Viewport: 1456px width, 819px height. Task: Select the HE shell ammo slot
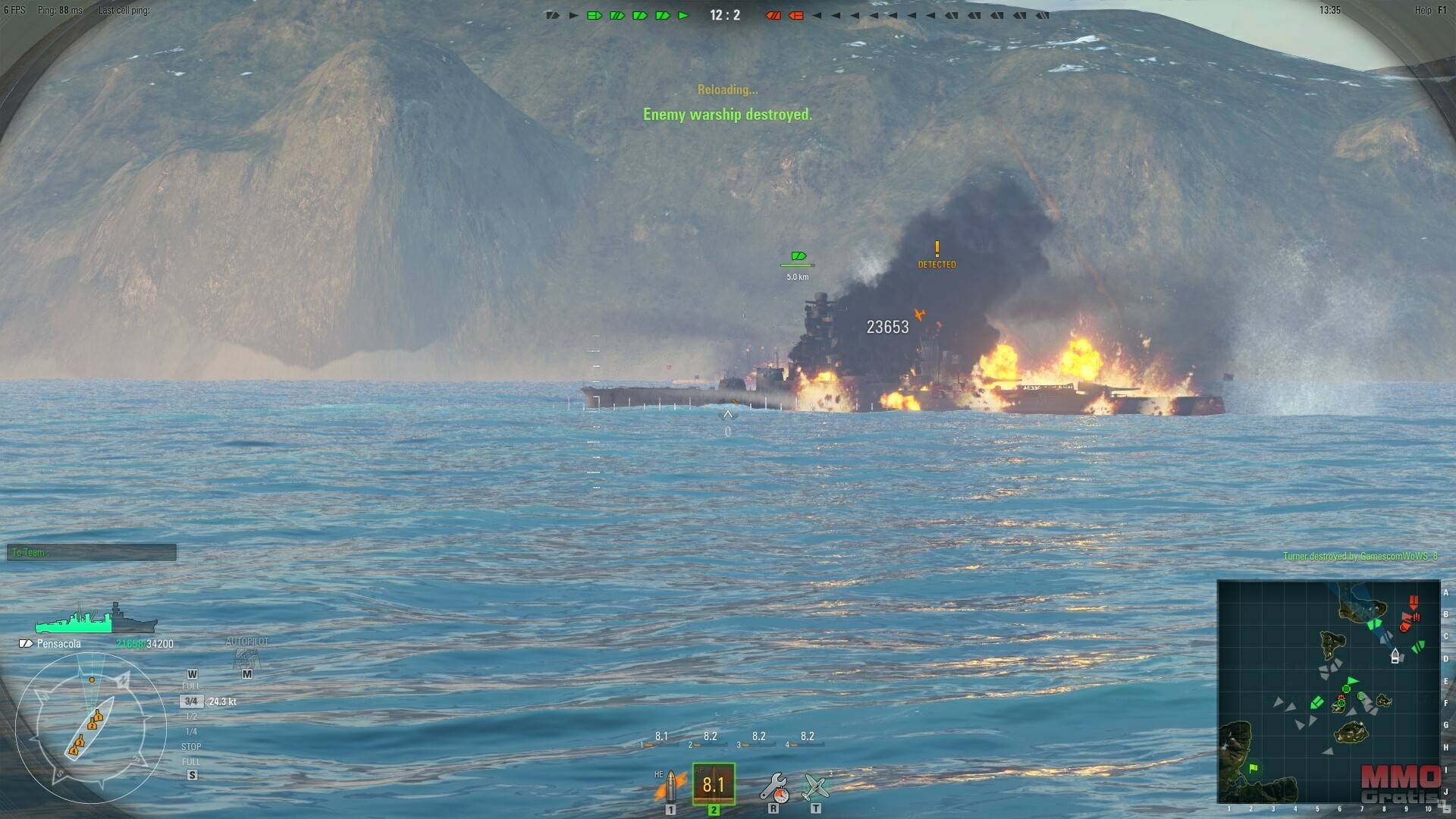click(x=670, y=786)
